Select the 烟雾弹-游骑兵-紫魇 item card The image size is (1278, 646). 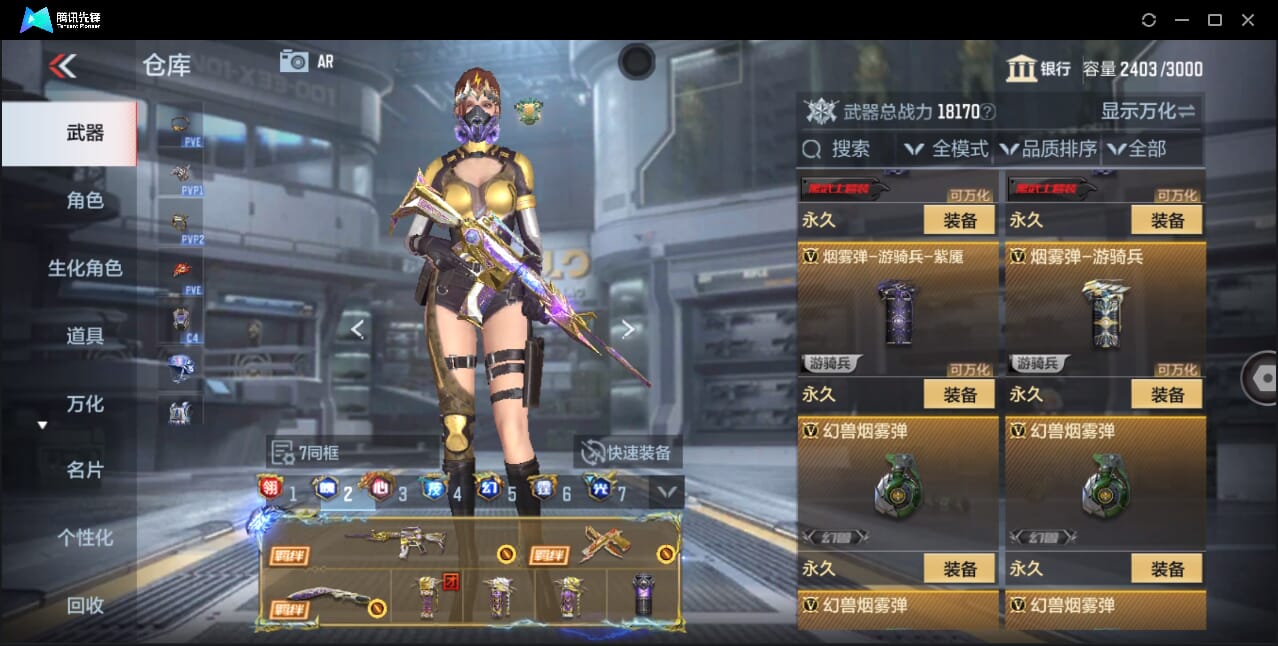click(897, 309)
